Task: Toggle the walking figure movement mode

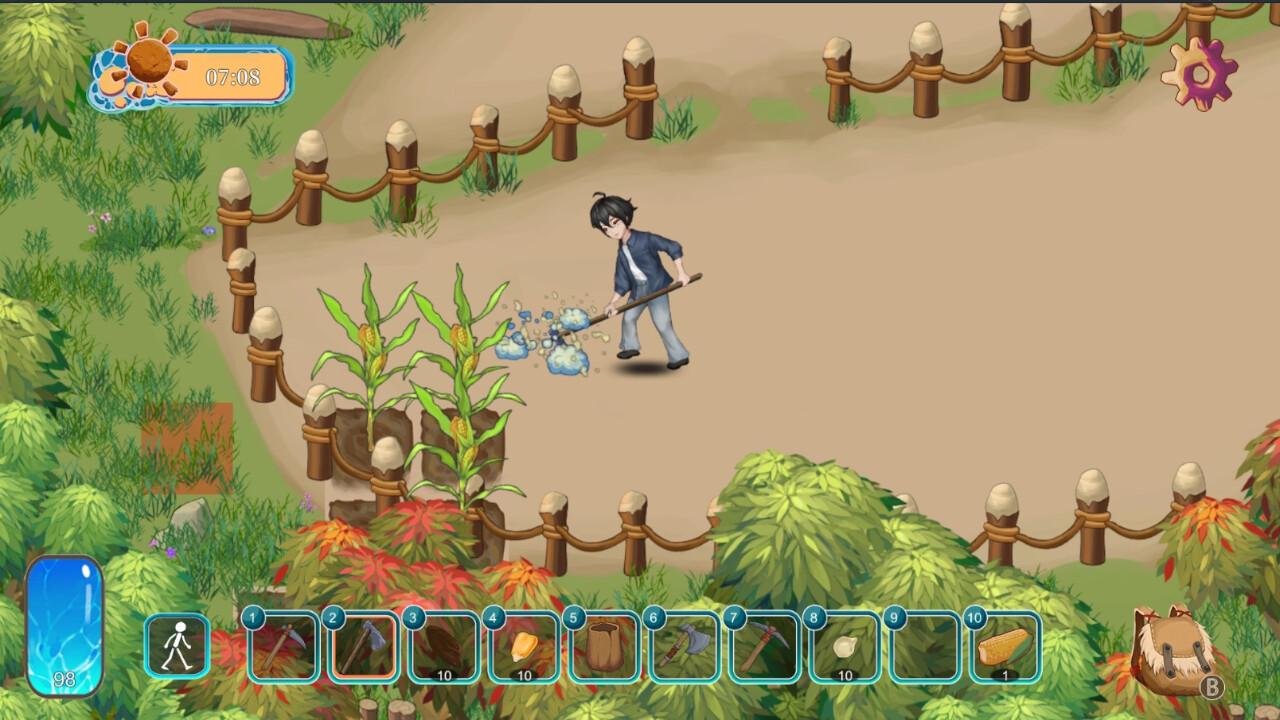Action: 177,646
